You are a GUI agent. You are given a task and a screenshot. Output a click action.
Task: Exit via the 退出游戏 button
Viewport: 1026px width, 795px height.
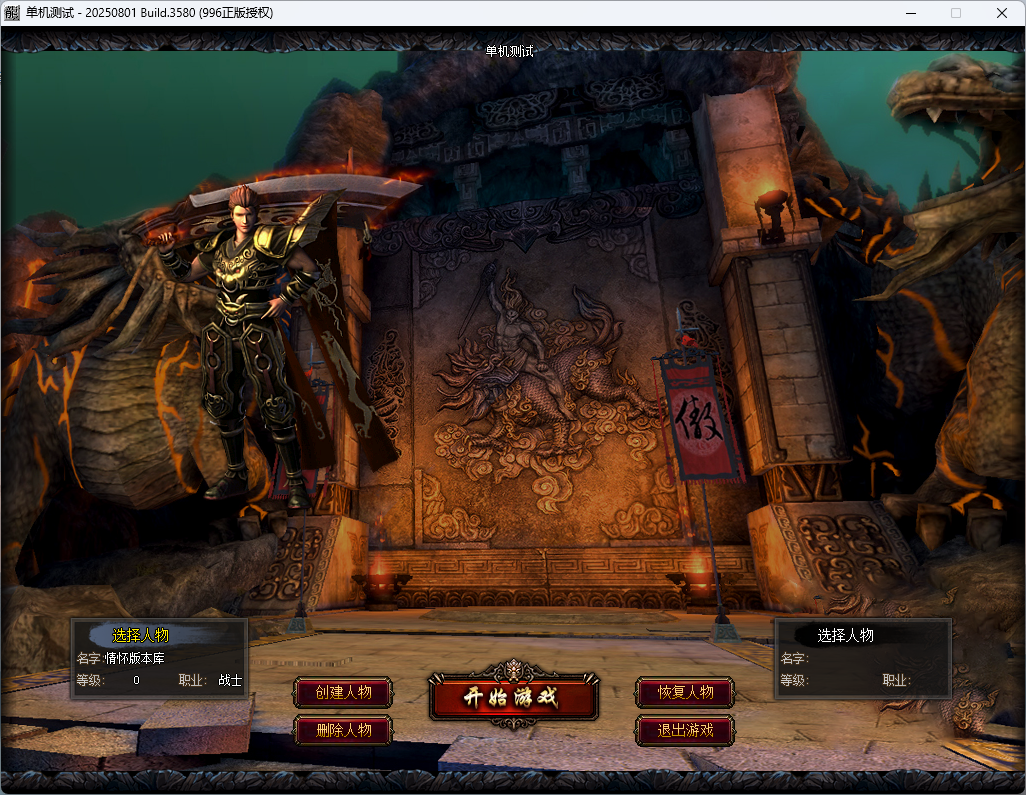[x=685, y=730]
